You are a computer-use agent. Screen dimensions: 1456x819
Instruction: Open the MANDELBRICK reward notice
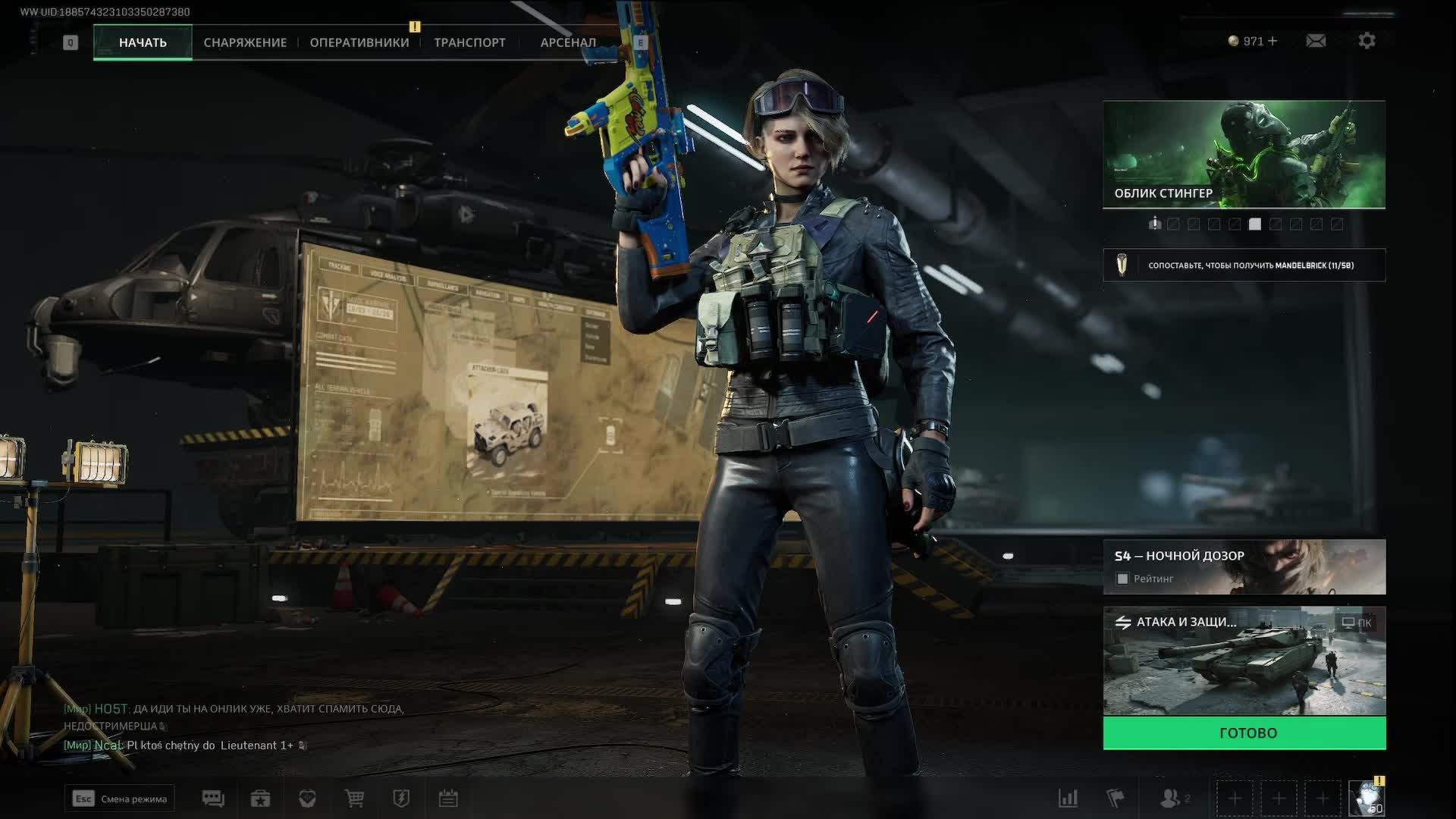[x=1244, y=265]
